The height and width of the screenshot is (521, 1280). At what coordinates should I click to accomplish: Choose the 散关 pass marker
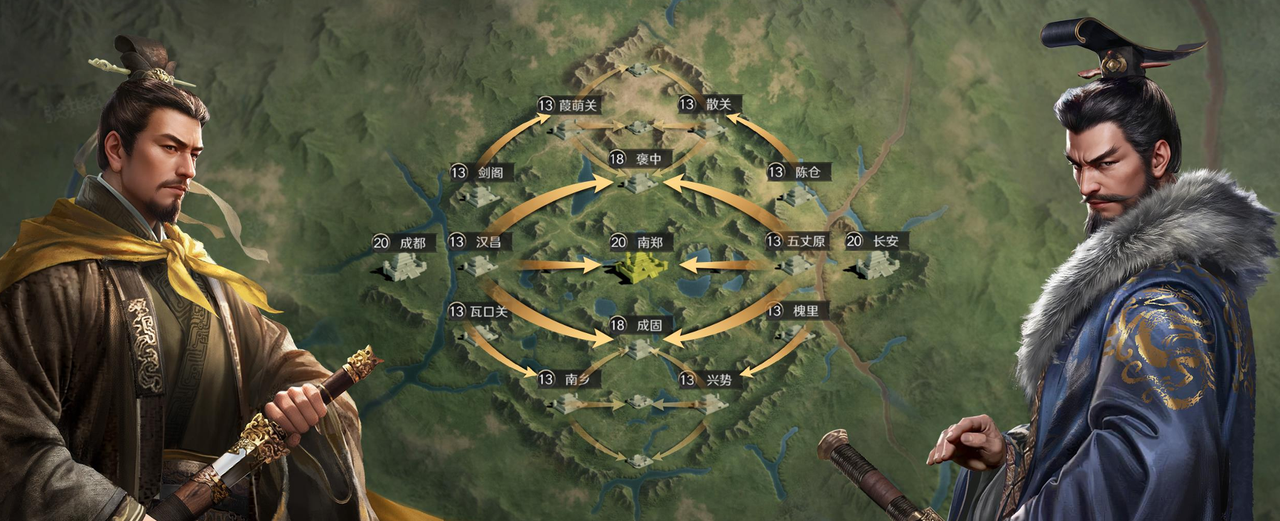709,128
